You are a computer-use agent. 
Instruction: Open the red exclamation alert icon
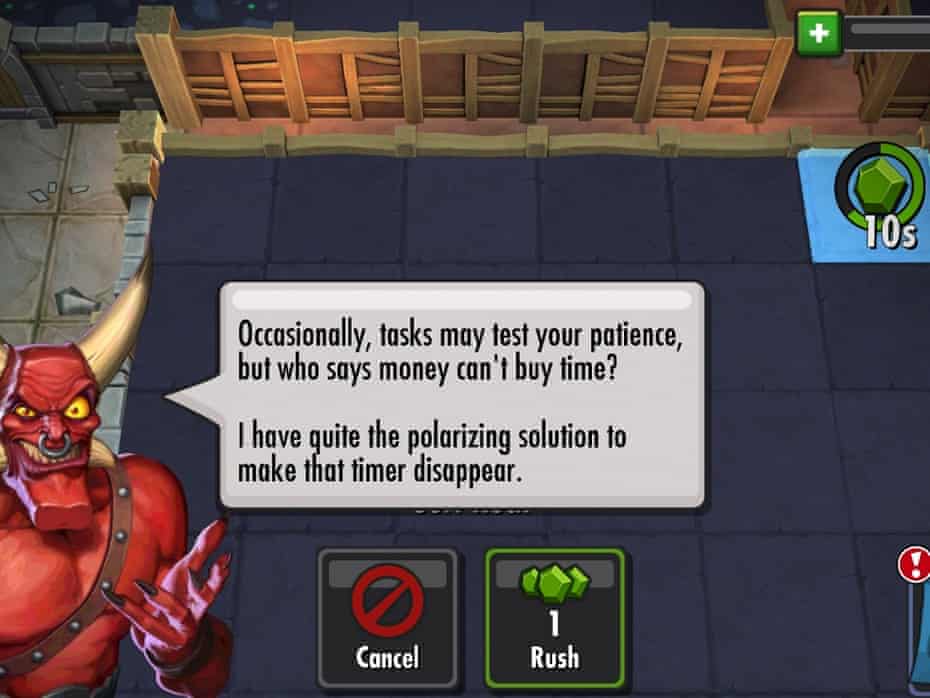coord(914,566)
